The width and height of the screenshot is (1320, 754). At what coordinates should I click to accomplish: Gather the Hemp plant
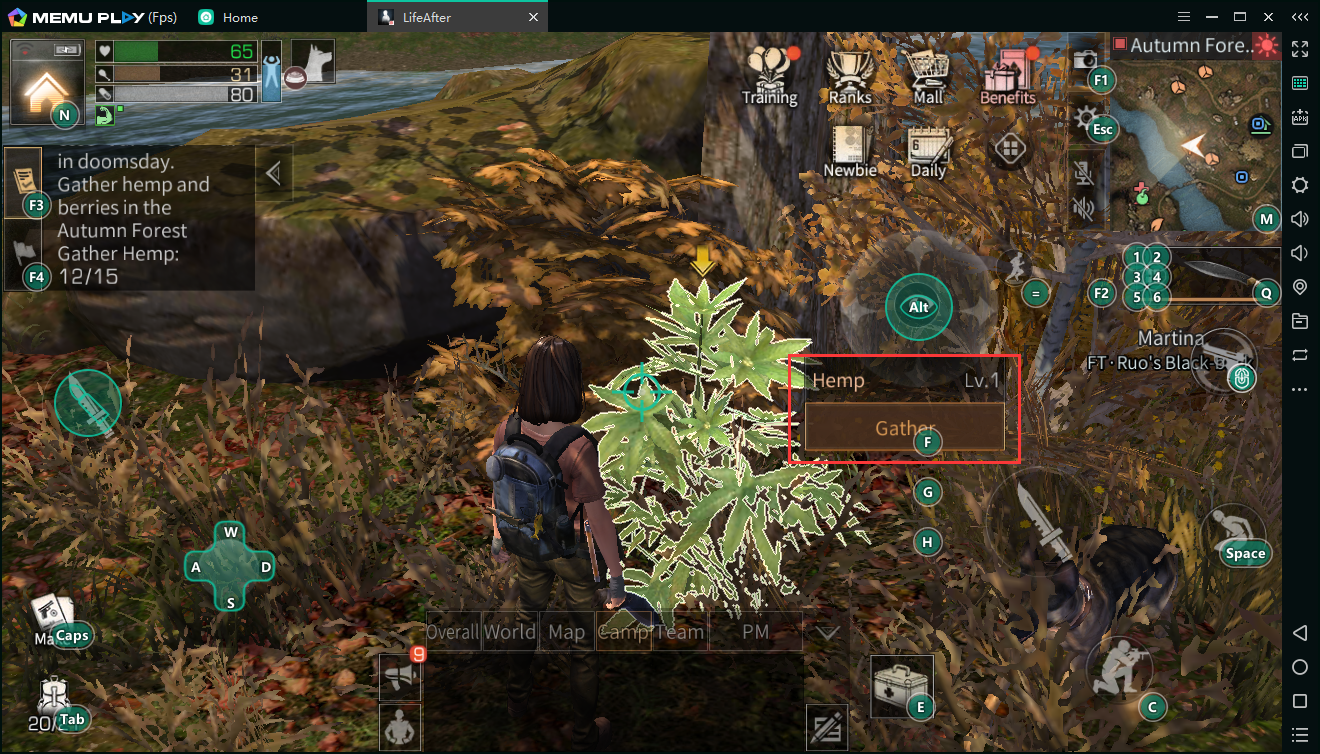pyautogui.click(x=904, y=428)
